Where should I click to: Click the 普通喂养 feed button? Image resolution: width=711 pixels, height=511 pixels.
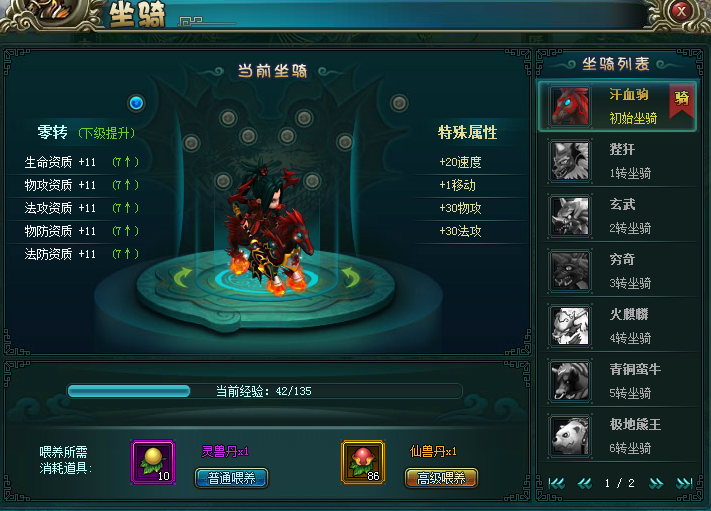pyautogui.click(x=230, y=478)
